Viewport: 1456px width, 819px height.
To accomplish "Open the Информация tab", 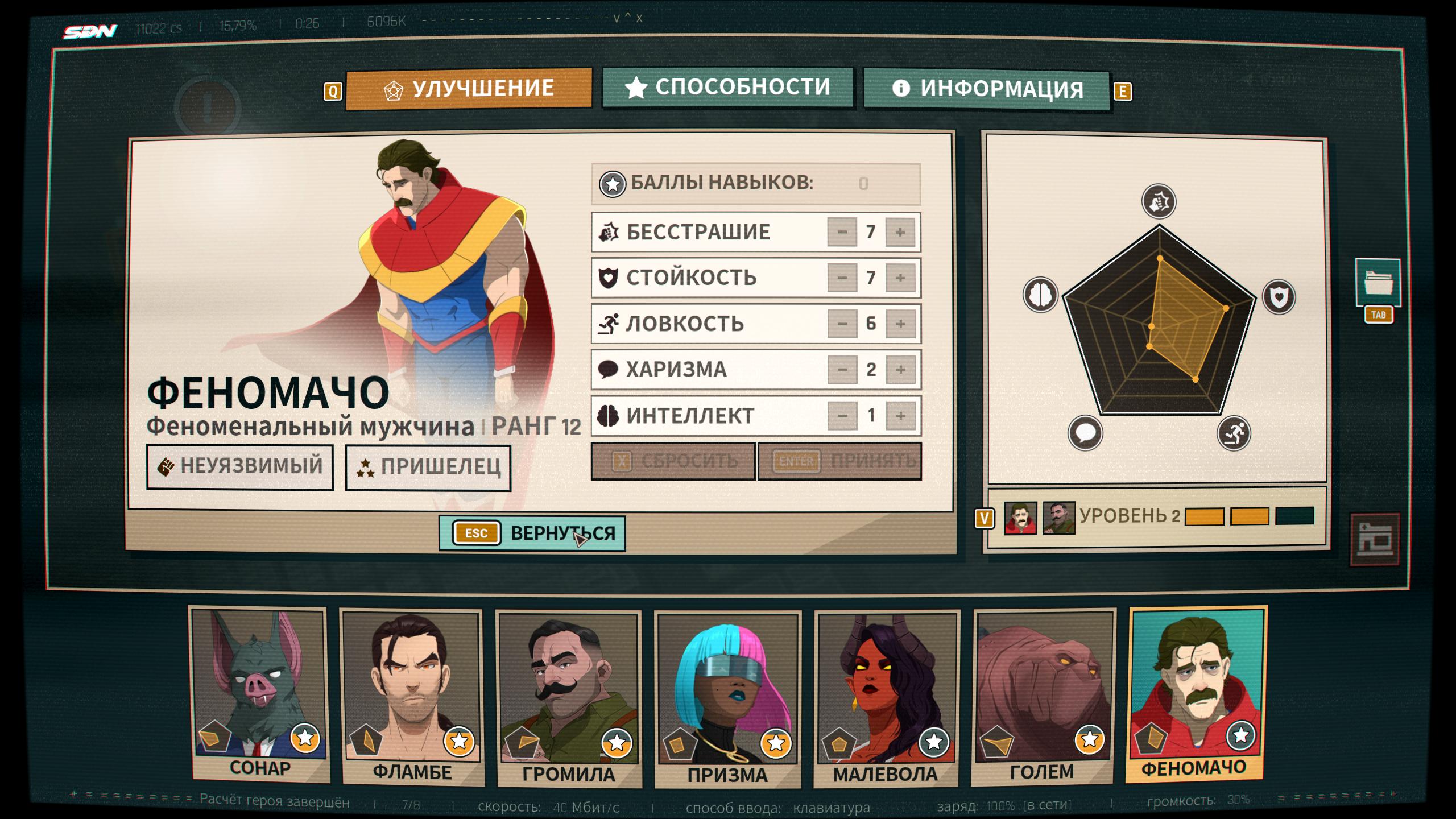I will click(987, 89).
